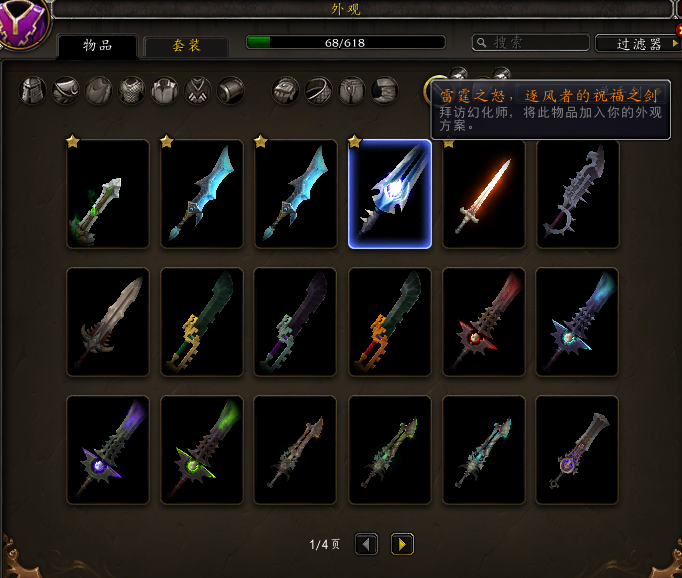682x578 pixels.
Task: Select the chest armor slot icon
Action: (132, 91)
